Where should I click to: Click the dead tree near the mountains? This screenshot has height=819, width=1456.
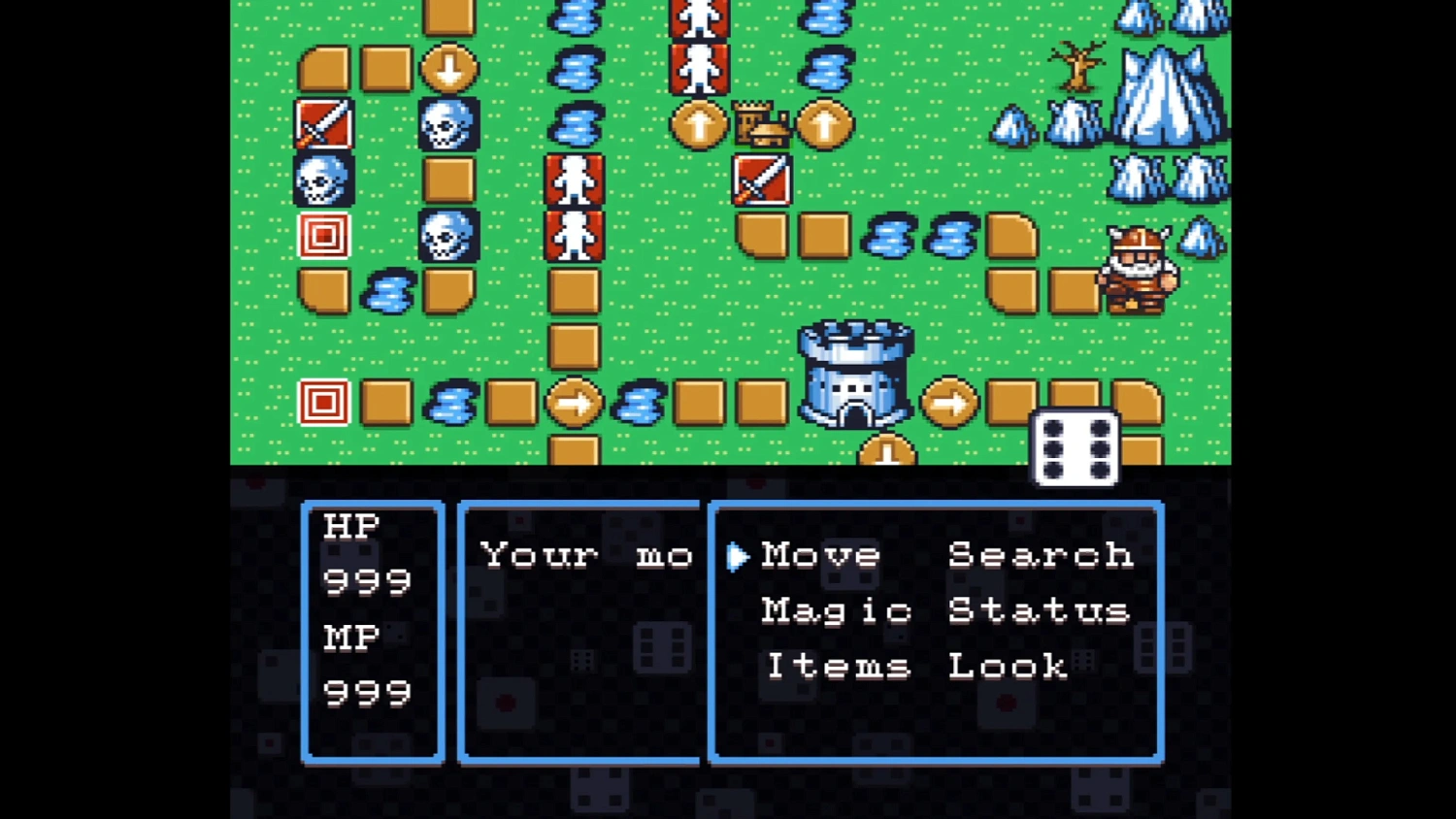(1077, 68)
